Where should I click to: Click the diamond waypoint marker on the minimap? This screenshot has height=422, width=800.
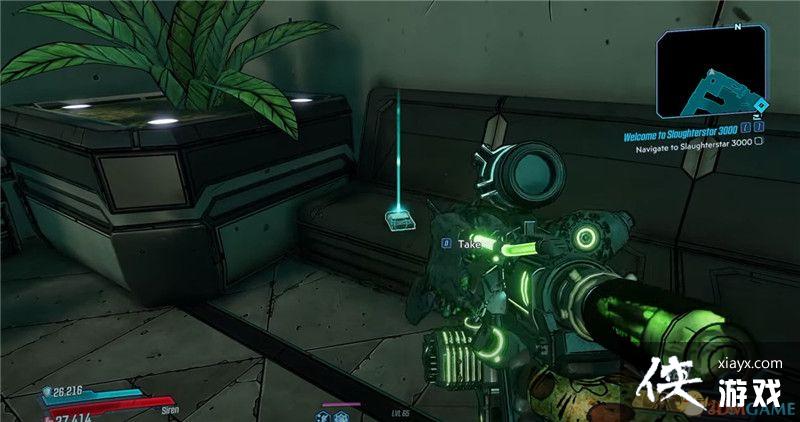760,104
